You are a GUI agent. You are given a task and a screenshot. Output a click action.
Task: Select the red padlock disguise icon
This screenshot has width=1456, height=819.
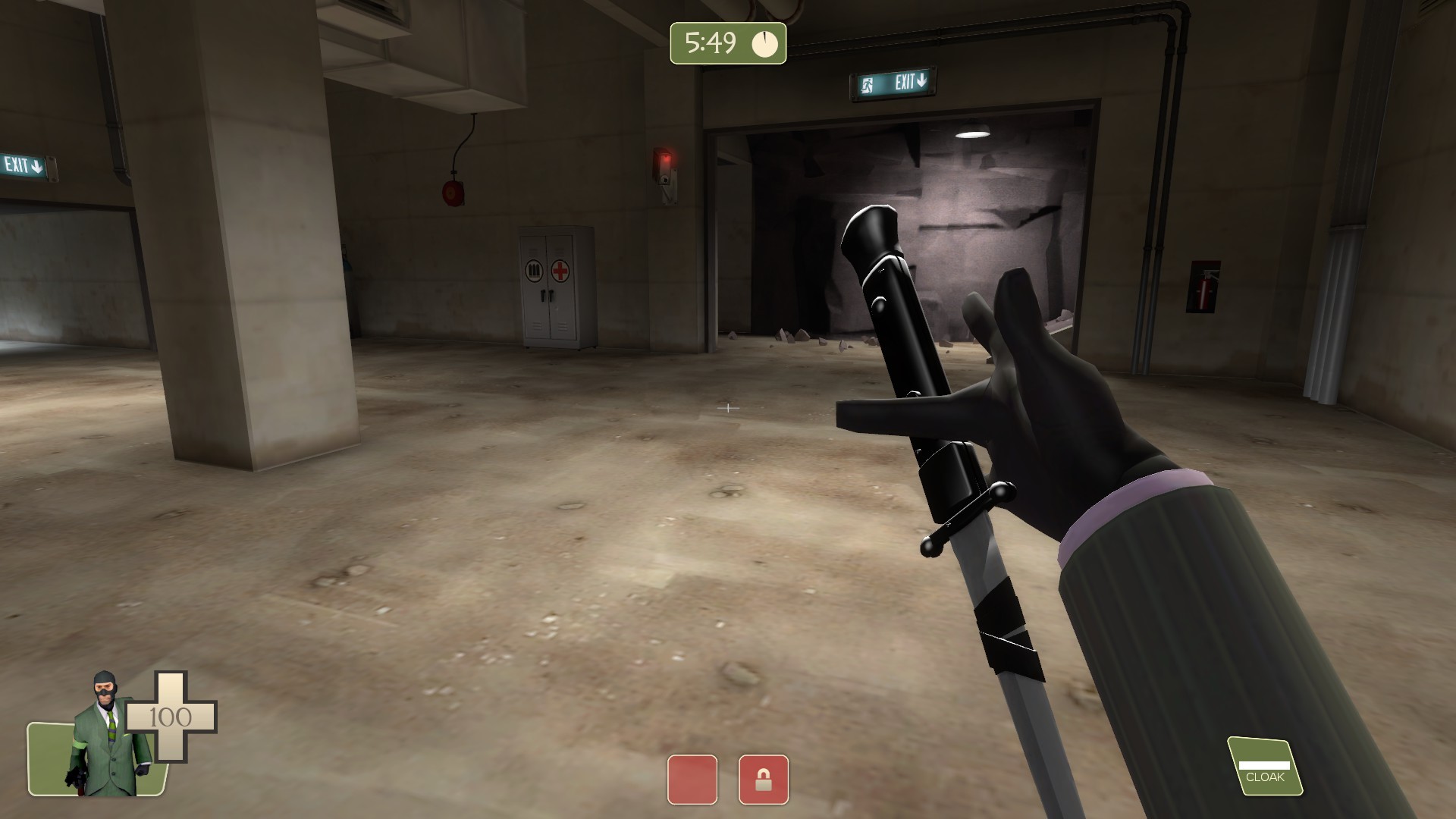[764, 778]
